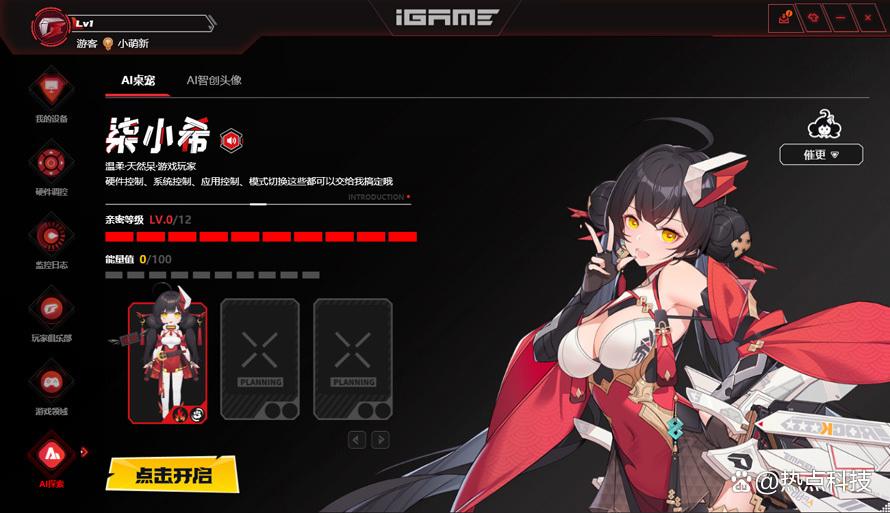
Task: Switch to the AI桌宠 tab
Action: [138, 80]
